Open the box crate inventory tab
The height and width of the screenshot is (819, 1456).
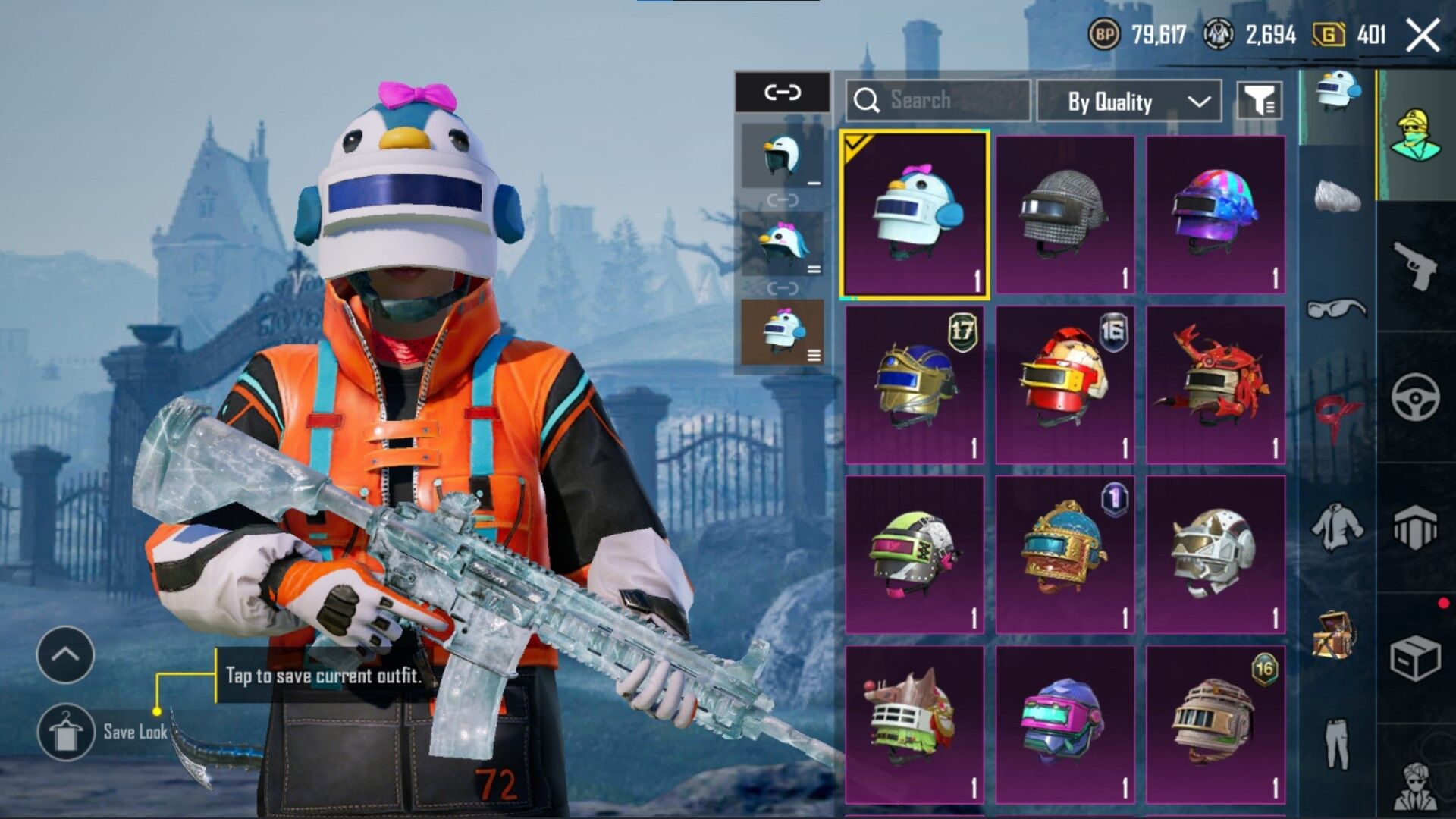1415,657
